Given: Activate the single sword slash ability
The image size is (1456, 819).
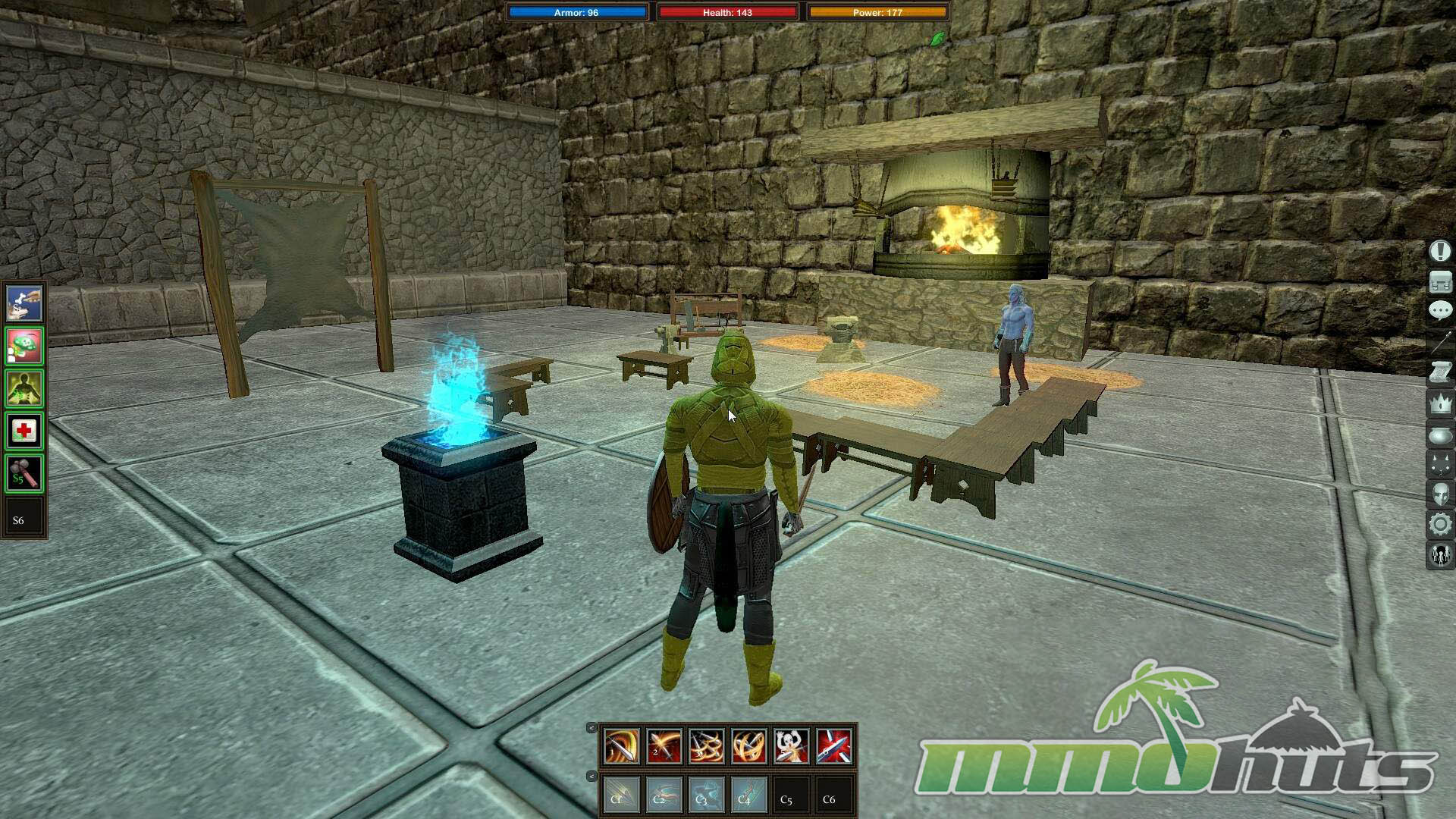Looking at the screenshot, I should pyautogui.click(x=621, y=746).
